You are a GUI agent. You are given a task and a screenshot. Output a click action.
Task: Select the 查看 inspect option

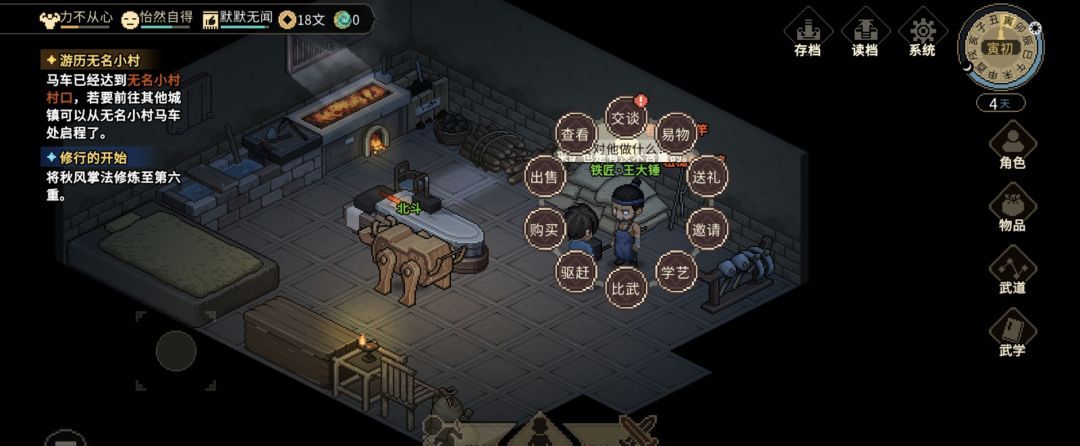coord(574,134)
